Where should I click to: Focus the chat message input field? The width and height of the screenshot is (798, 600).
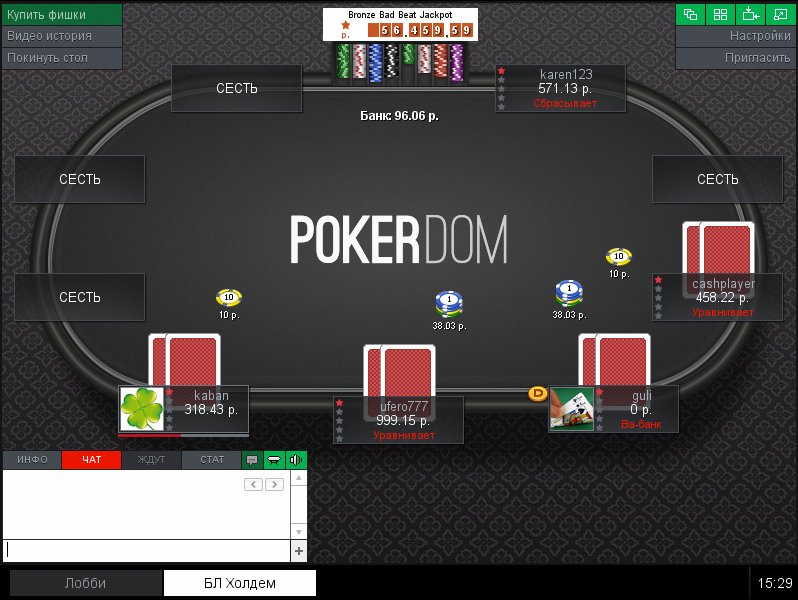click(x=147, y=550)
